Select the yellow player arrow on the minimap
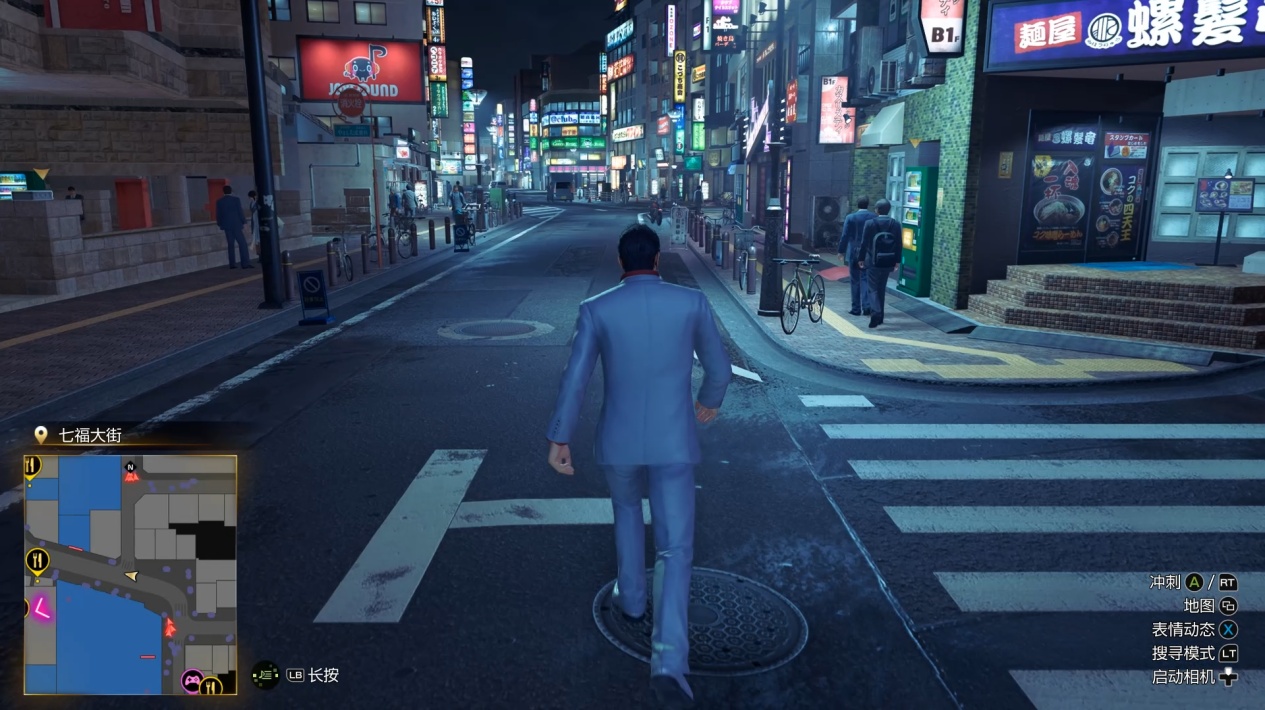The image size is (1265, 710). point(131,576)
